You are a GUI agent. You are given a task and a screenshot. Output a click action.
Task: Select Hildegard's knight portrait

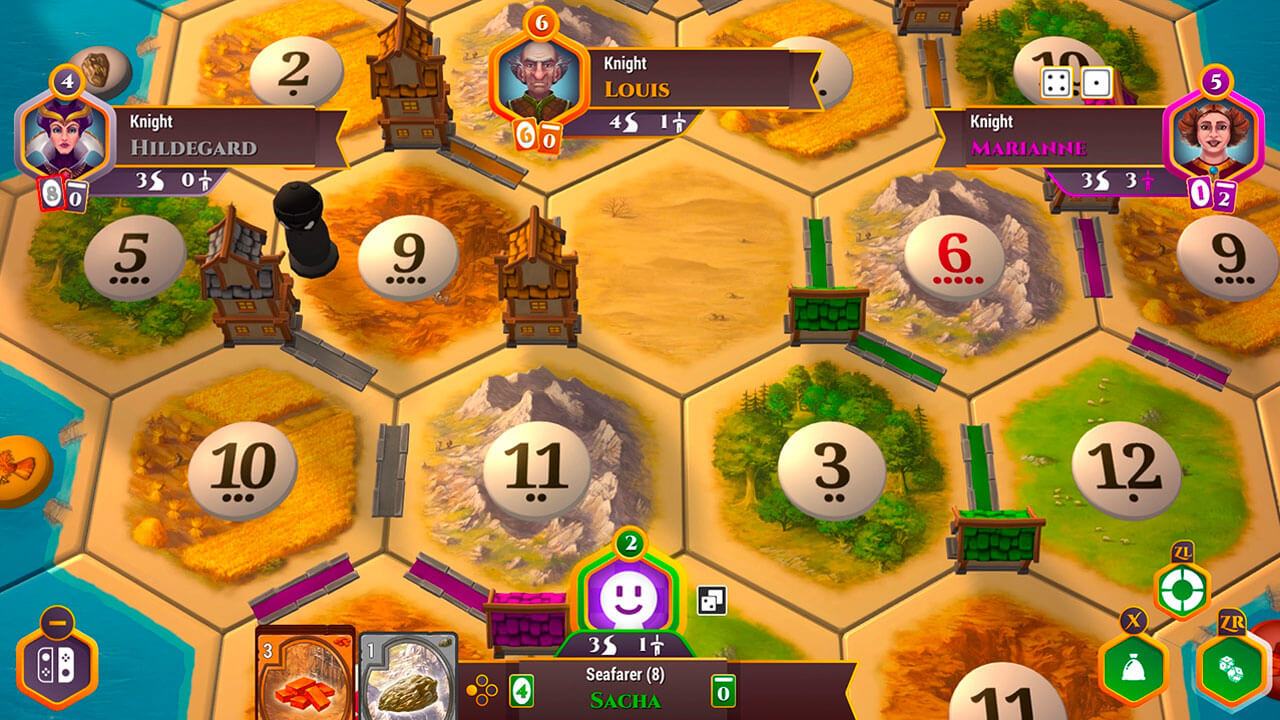63,135
